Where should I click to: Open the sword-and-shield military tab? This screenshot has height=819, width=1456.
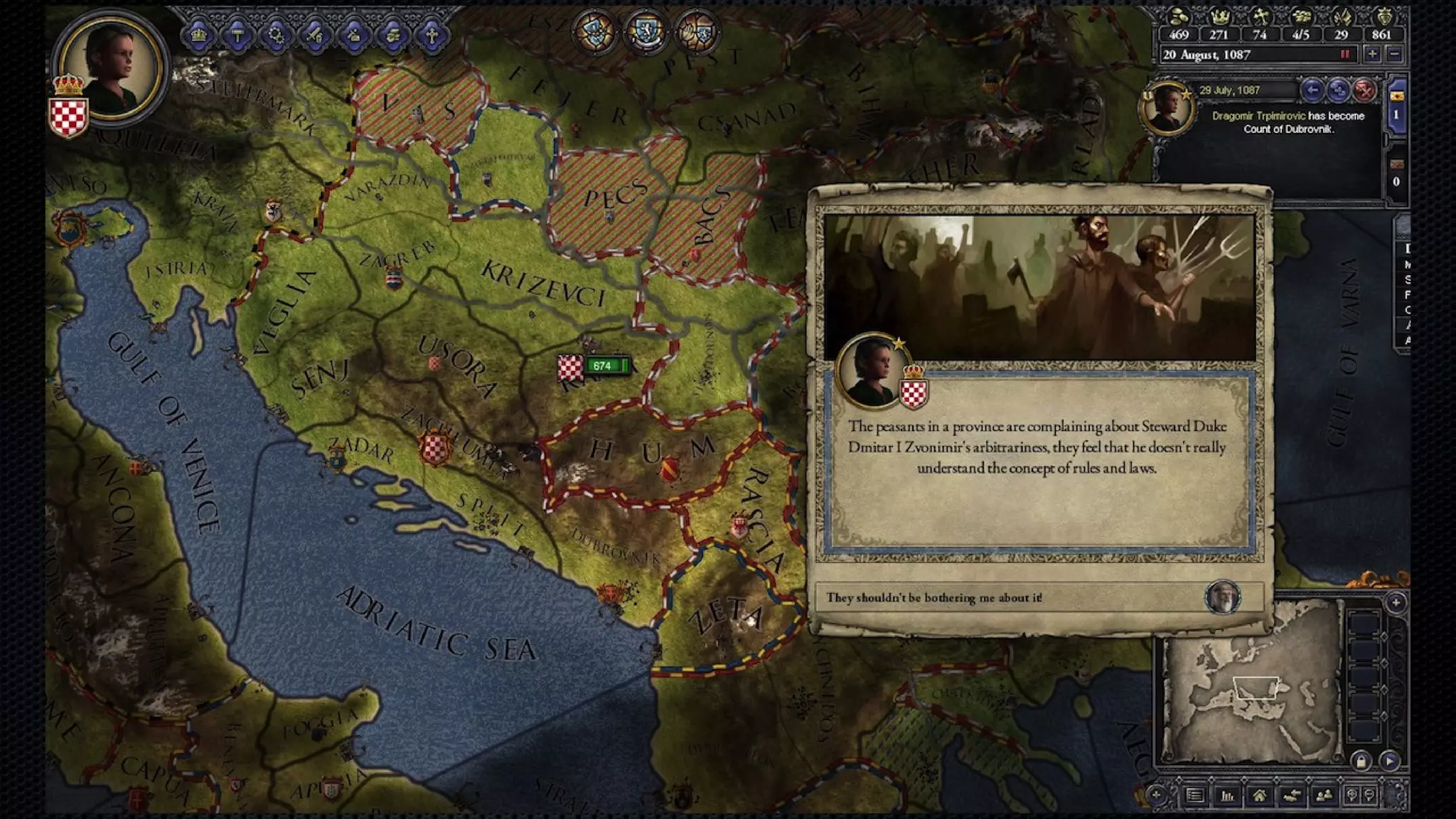coord(315,35)
